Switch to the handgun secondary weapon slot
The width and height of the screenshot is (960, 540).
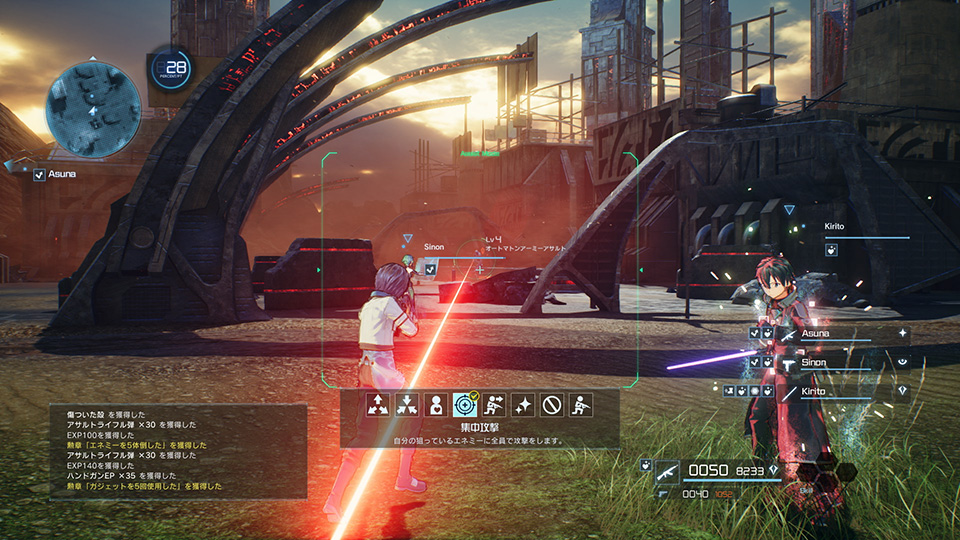point(662,493)
